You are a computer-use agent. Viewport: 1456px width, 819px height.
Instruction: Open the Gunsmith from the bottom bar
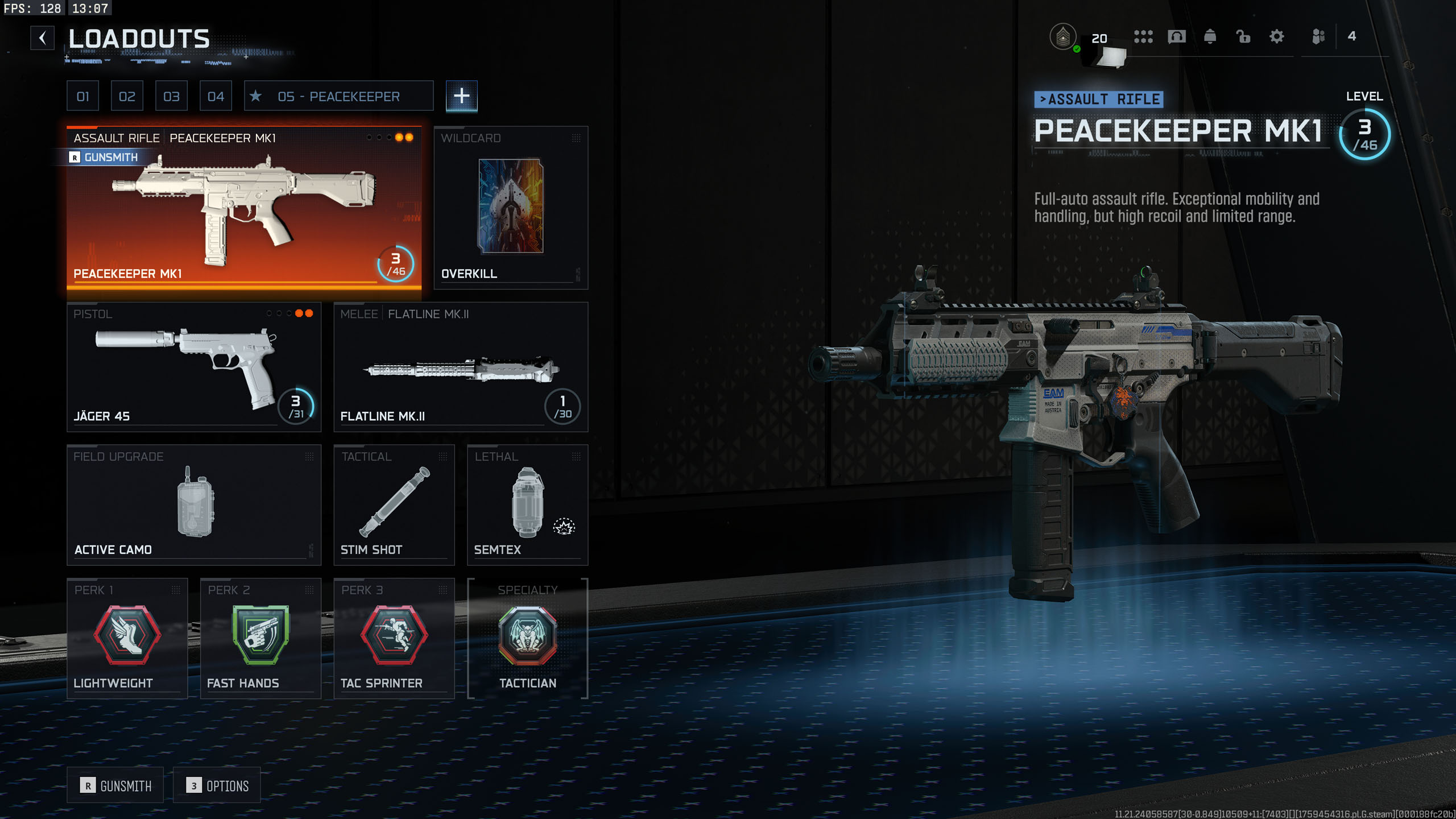(x=115, y=785)
